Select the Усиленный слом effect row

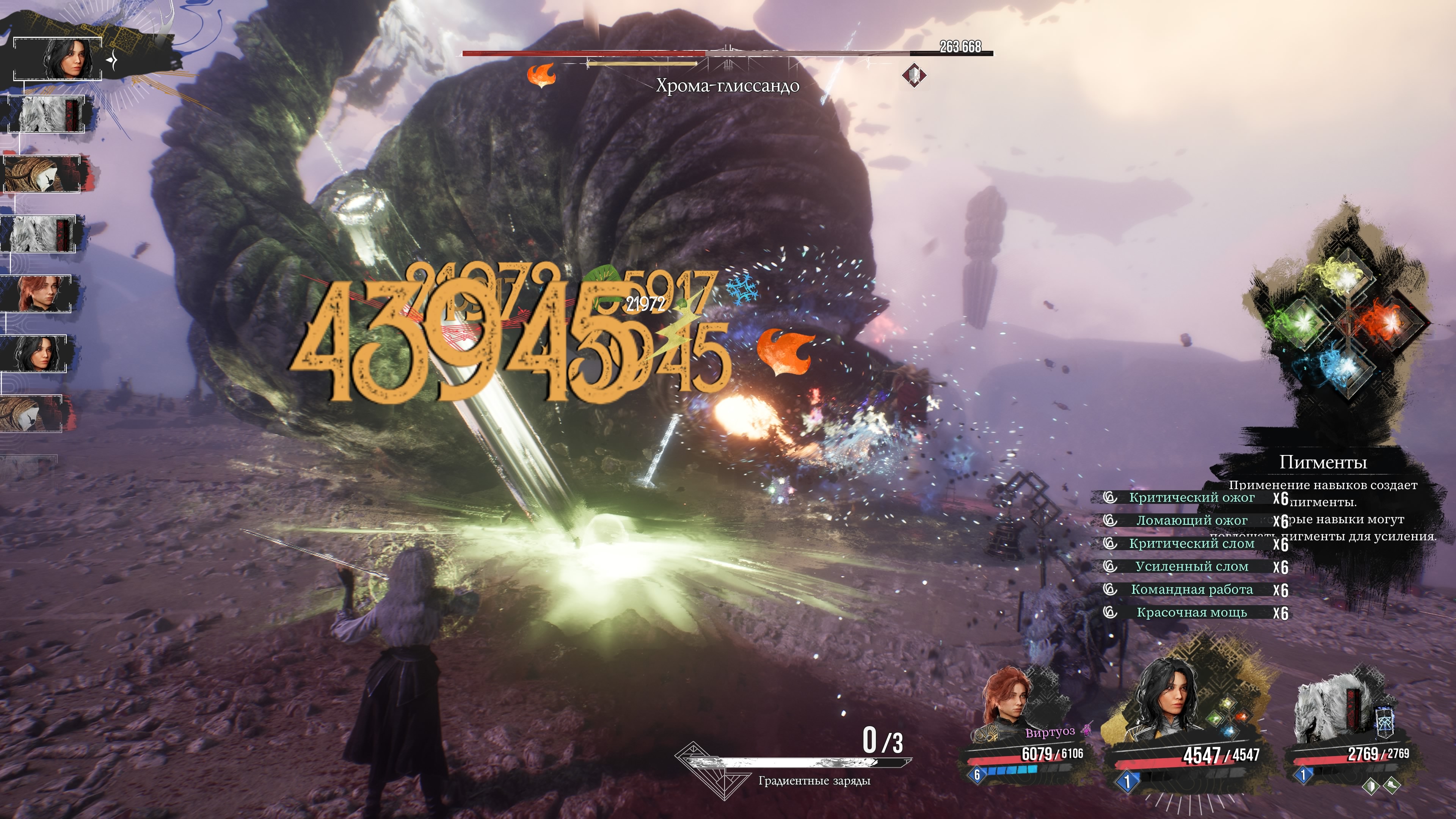point(1191,566)
